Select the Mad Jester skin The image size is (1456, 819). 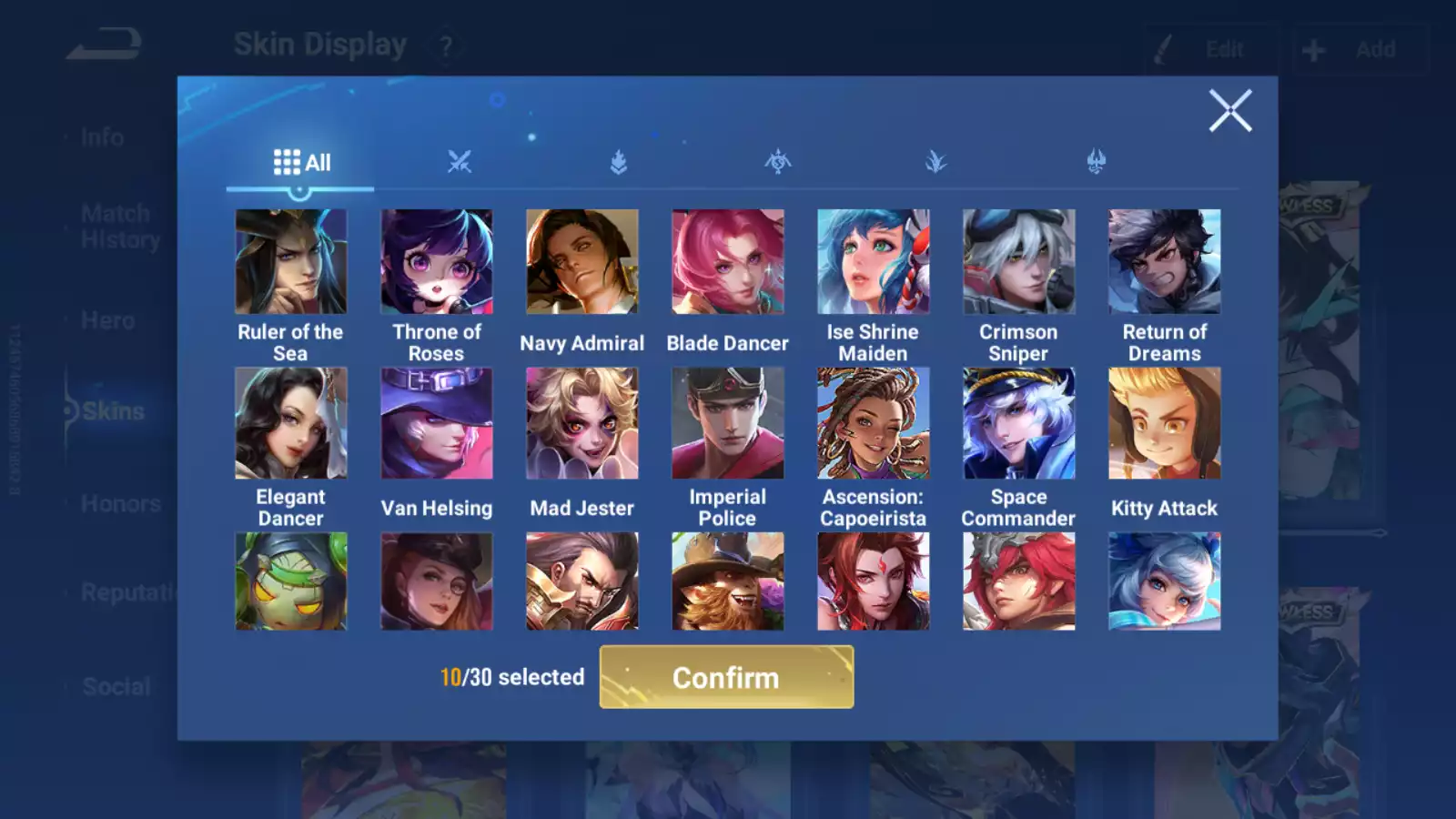[581, 423]
